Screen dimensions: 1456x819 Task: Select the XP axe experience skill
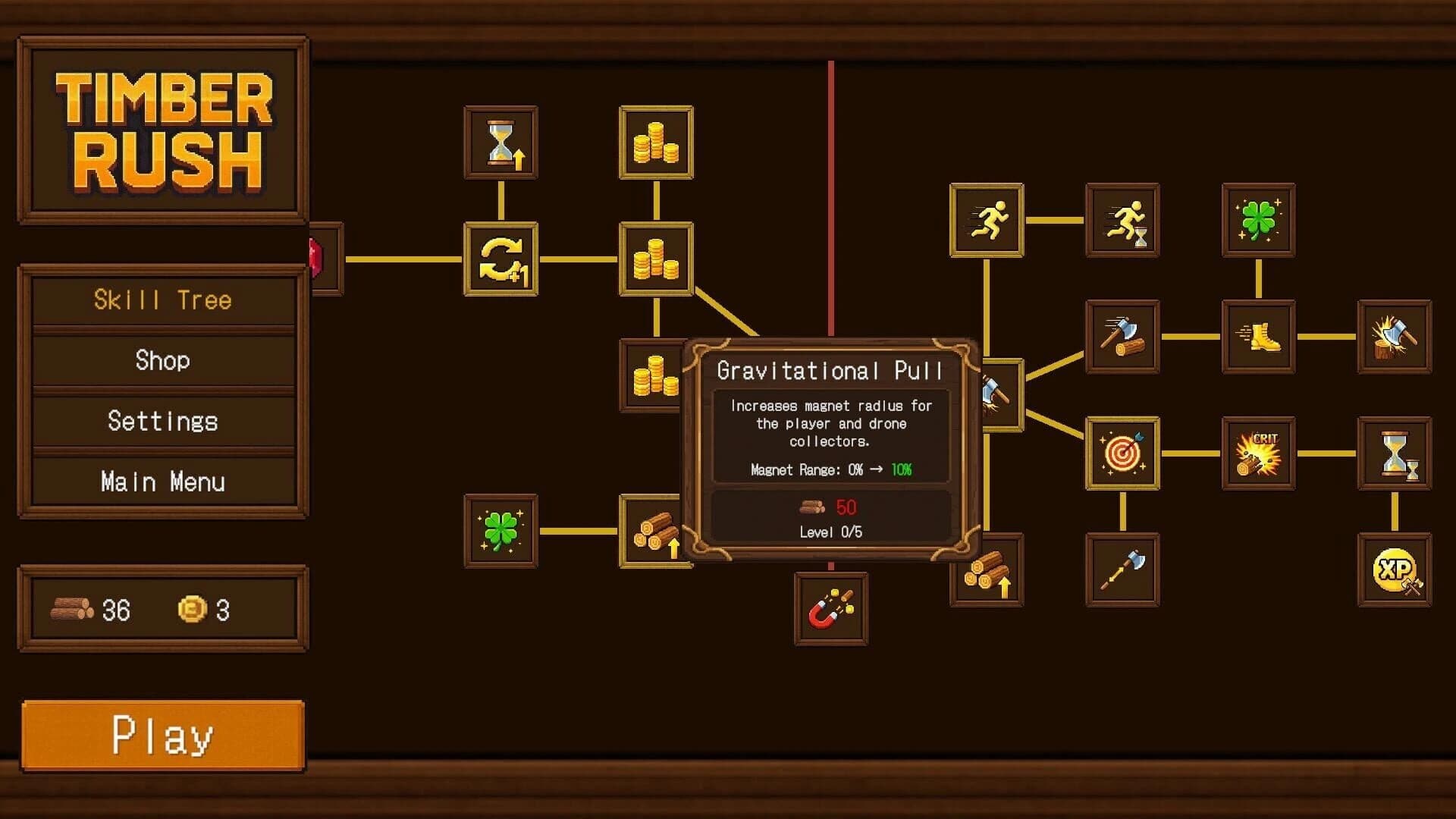coord(1395,569)
